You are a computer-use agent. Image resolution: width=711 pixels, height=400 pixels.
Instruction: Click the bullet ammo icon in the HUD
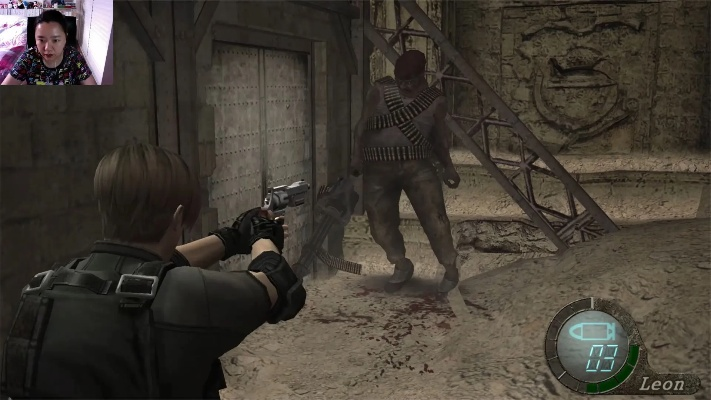tap(587, 332)
